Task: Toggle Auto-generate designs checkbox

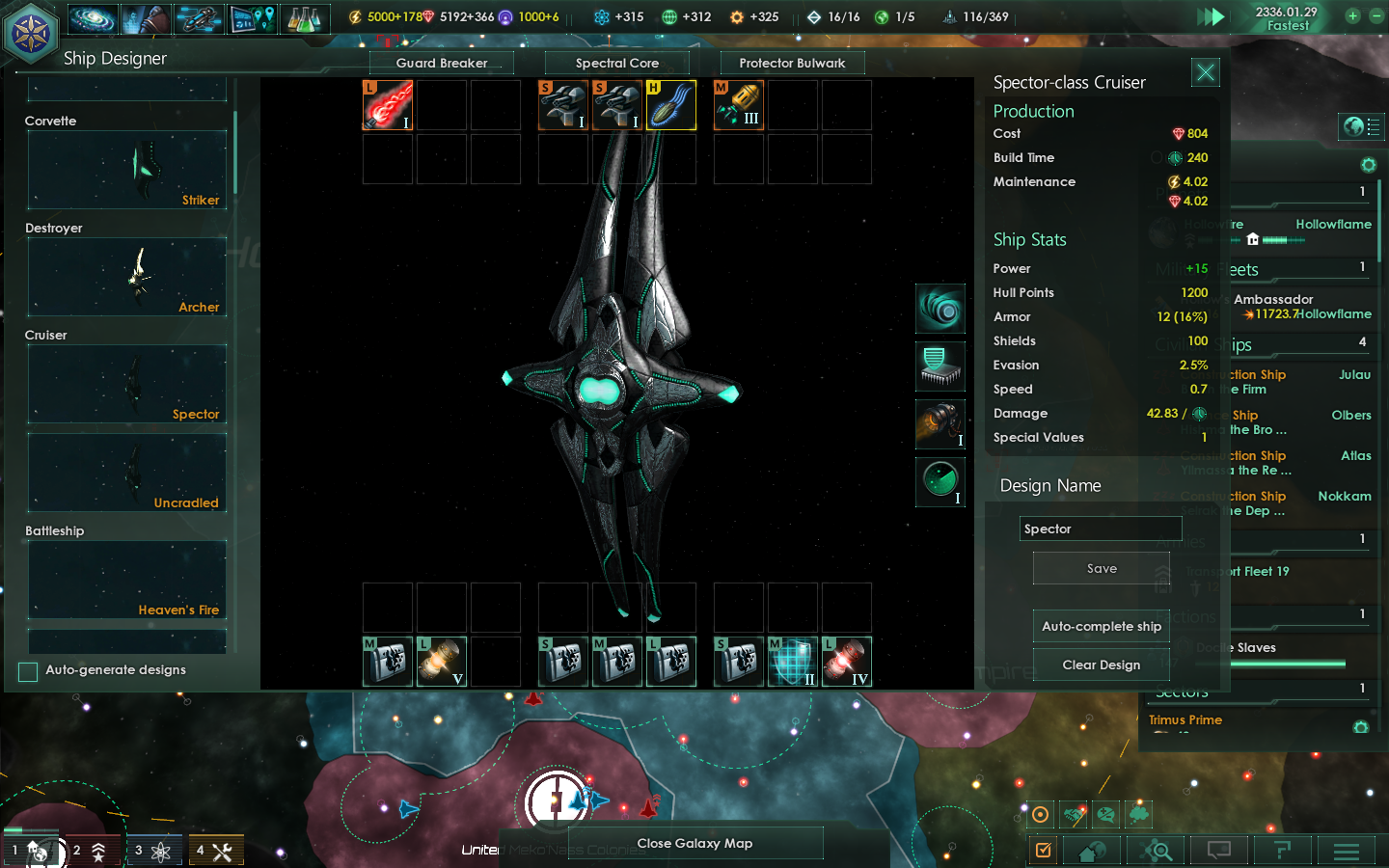Action: point(28,671)
